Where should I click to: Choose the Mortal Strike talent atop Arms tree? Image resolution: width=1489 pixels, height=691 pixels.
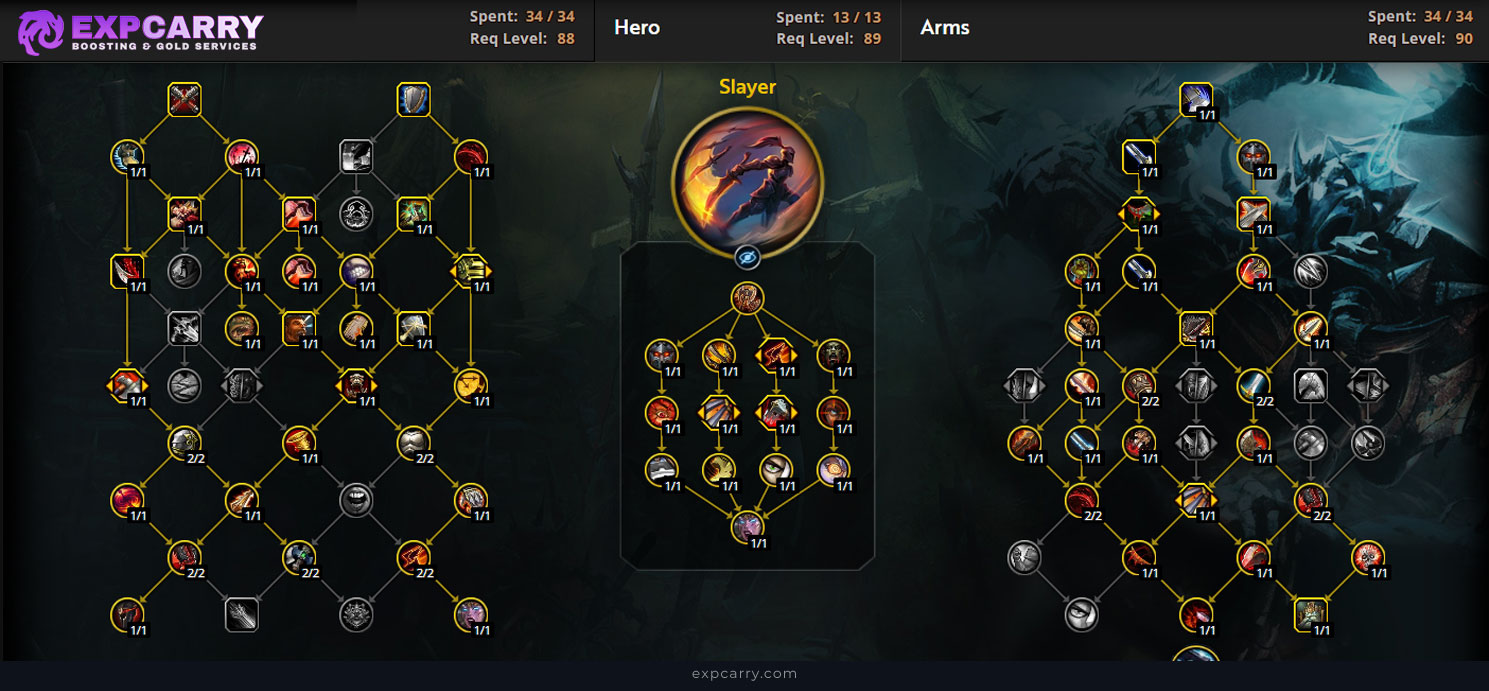[1196, 99]
